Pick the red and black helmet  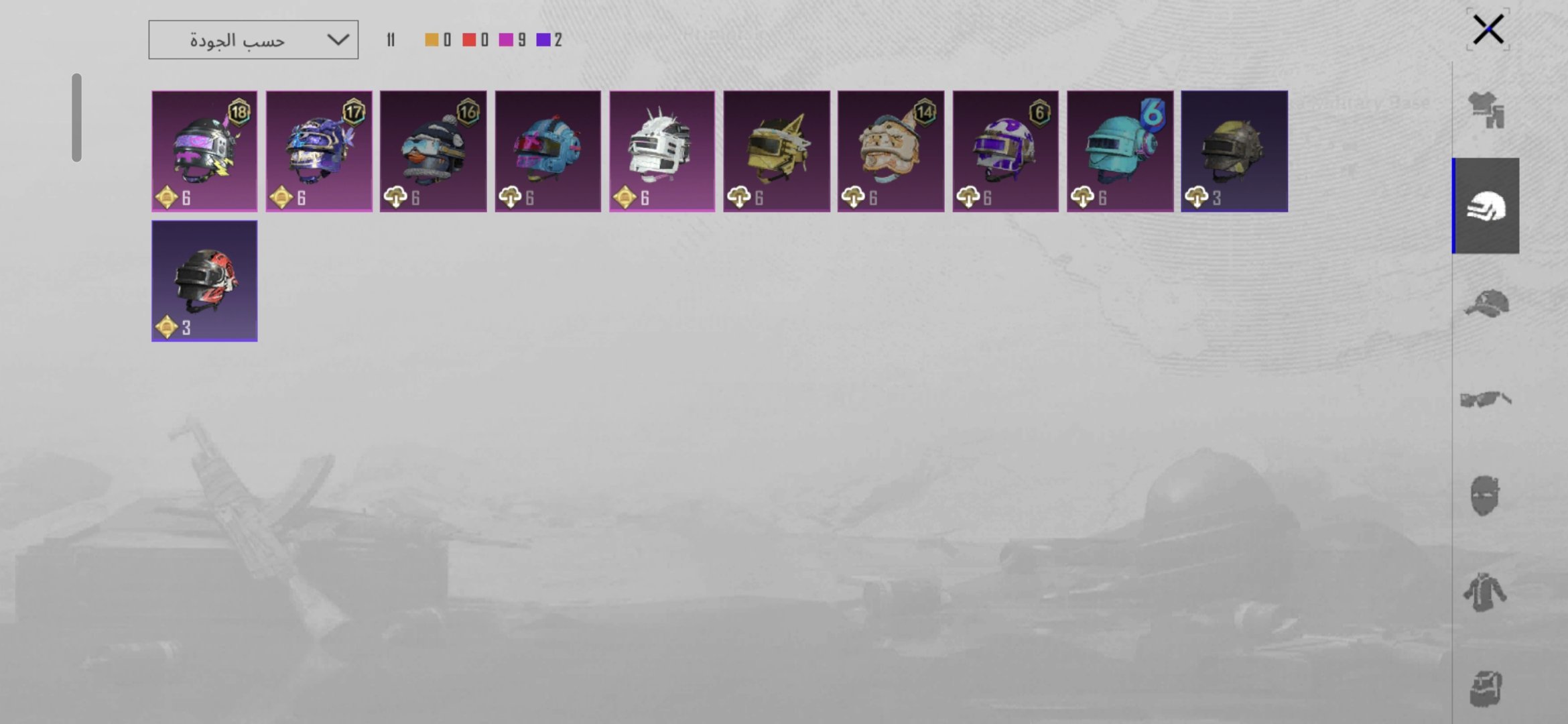204,281
